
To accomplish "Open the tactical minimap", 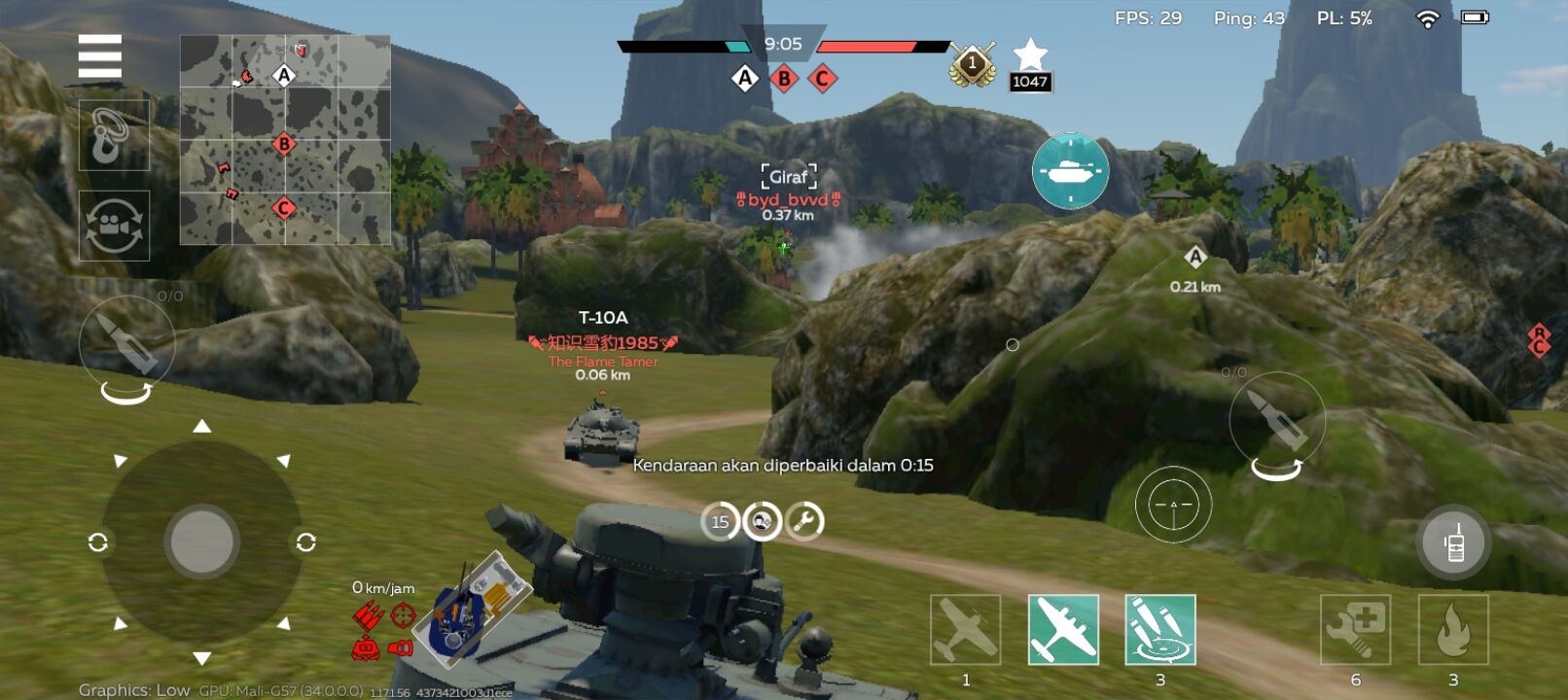I will click(285, 140).
